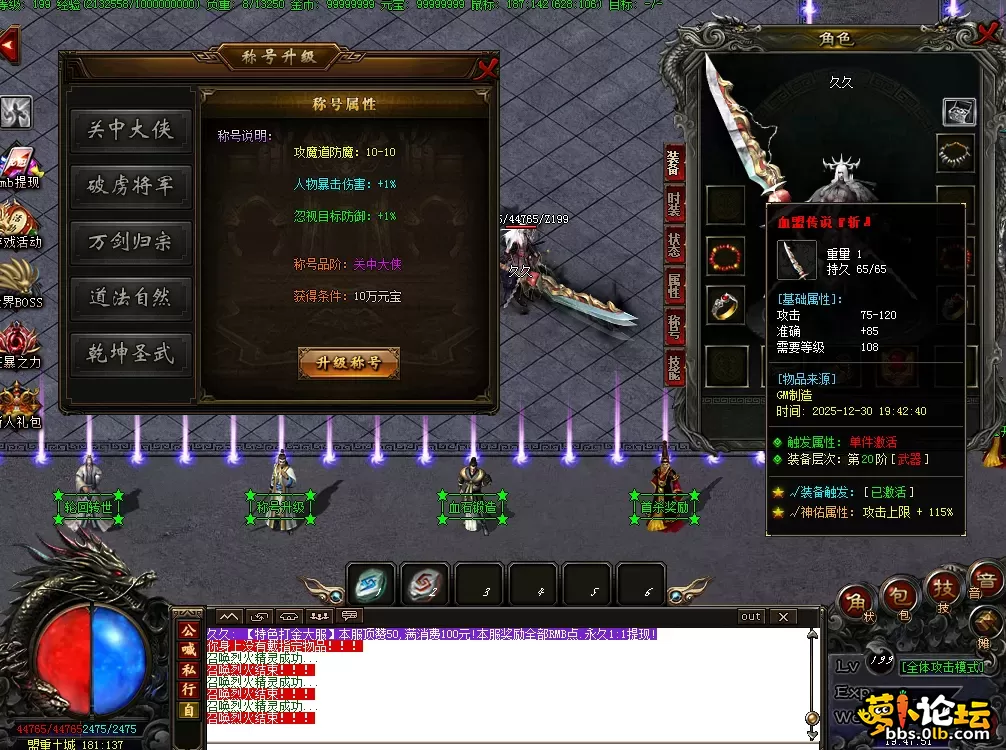Switch to the 技能 skills tab
This screenshot has height=750, width=1006.
(x=674, y=369)
